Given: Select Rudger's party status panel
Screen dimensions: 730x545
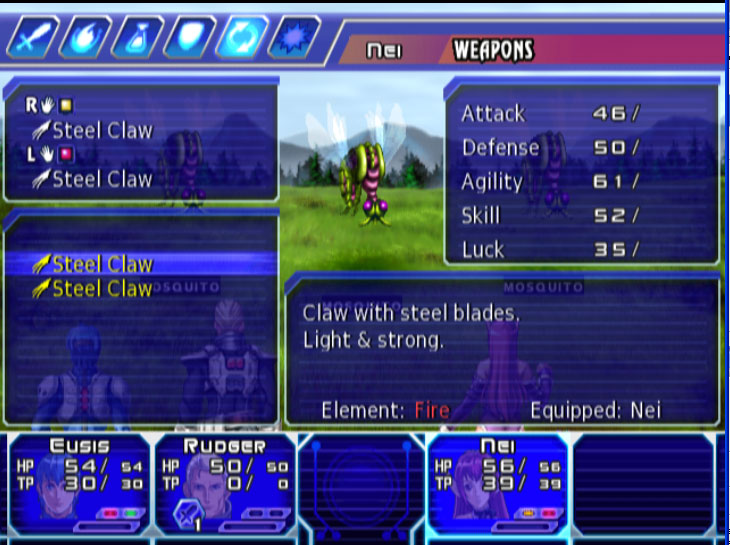Looking at the screenshot, I should (224, 483).
